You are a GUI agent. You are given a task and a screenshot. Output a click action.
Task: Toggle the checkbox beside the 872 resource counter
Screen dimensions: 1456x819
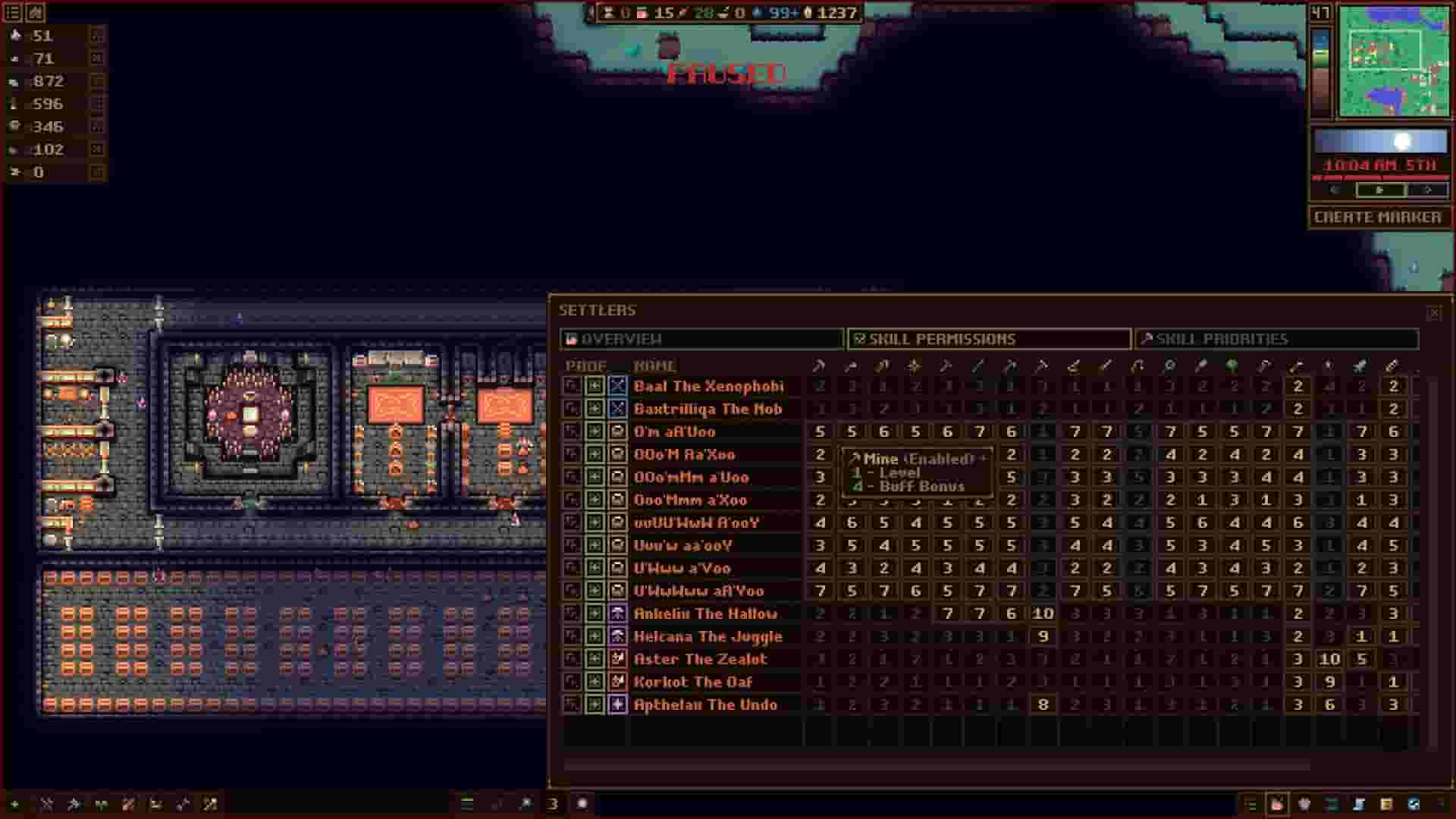click(94, 81)
